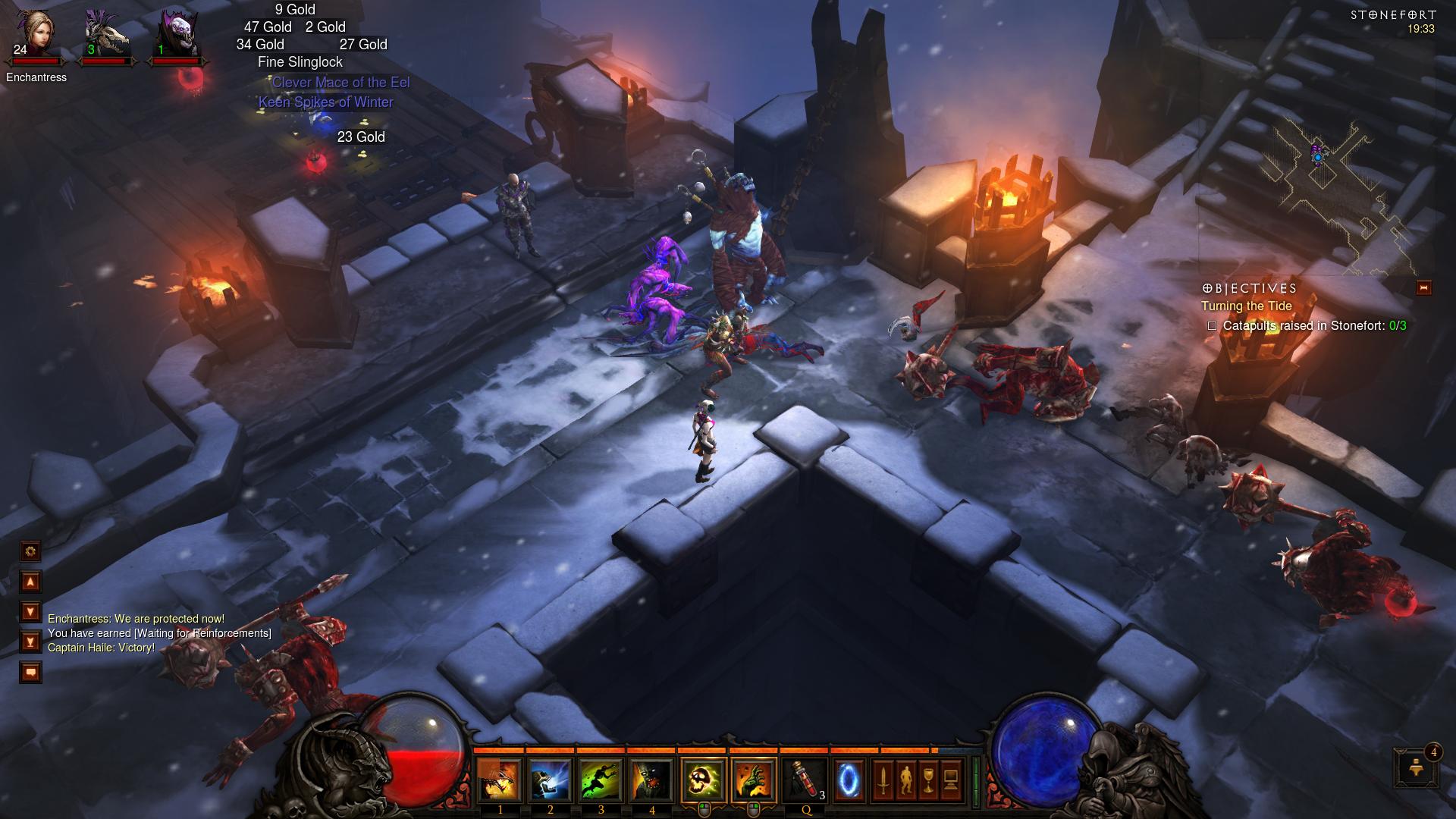The width and height of the screenshot is (1456, 819).
Task: Open the blue Town Portal
Action: 849,780
